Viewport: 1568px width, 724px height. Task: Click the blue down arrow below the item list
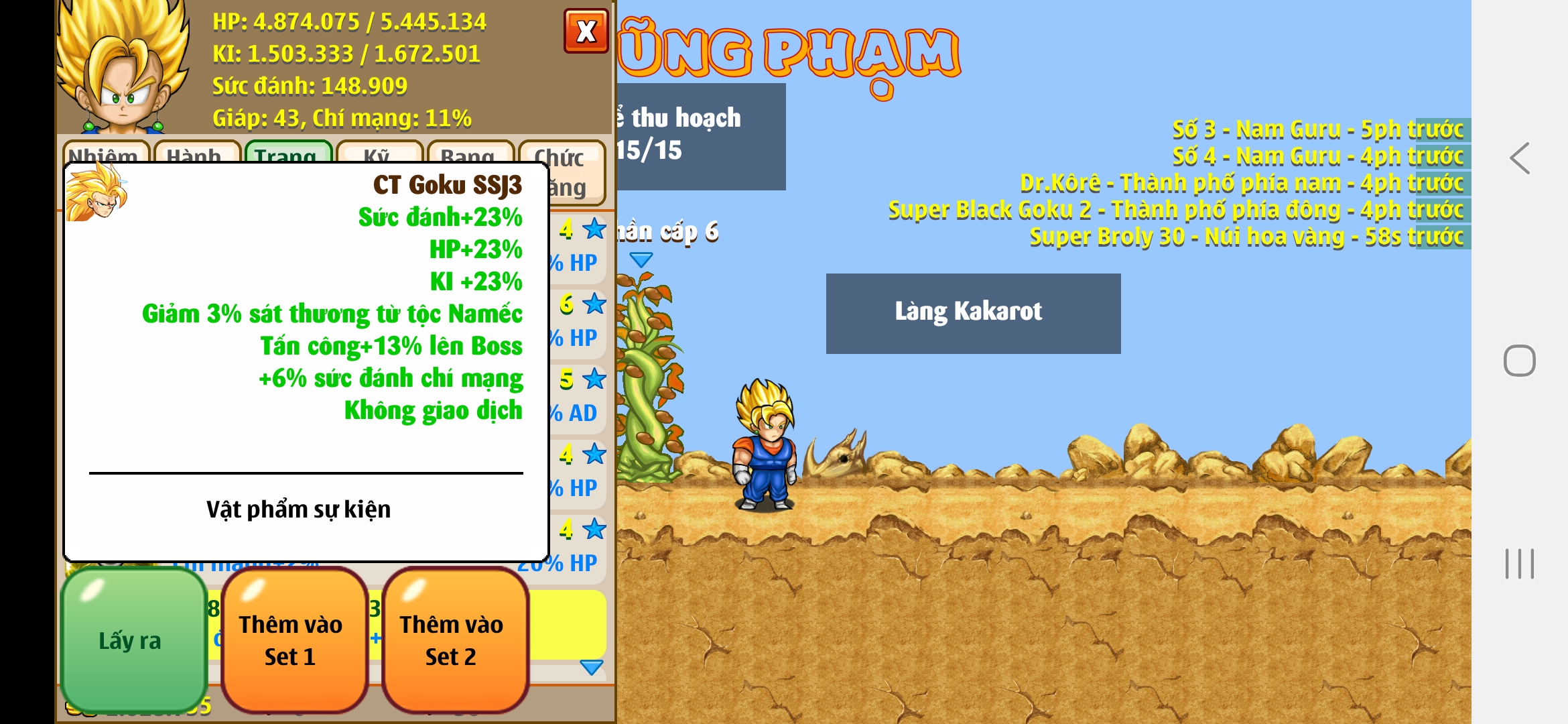(x=591, y=667)
